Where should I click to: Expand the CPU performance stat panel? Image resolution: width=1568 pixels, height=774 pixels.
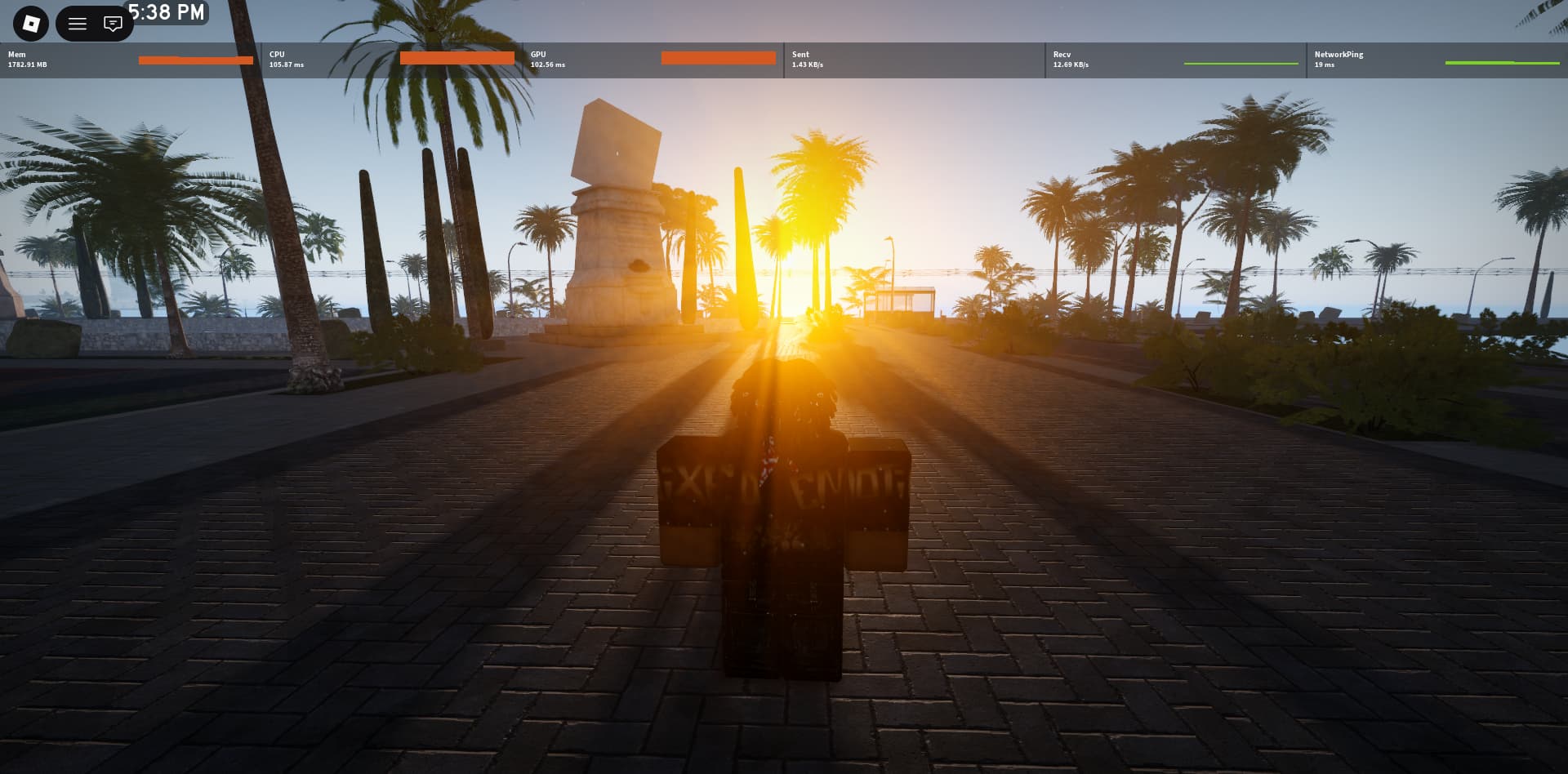point(392,60)
